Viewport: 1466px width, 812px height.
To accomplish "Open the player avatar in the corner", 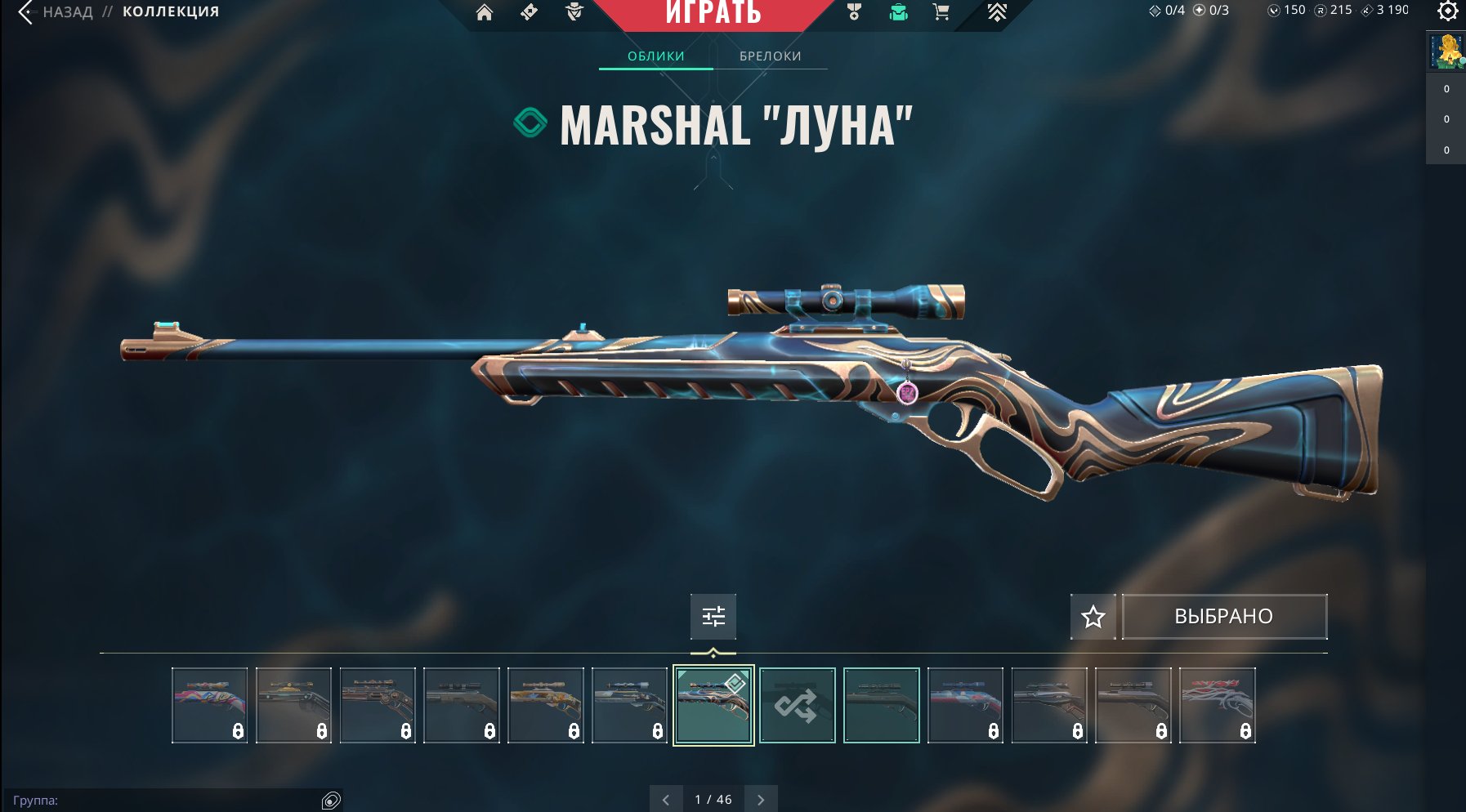I will 1446,51.
